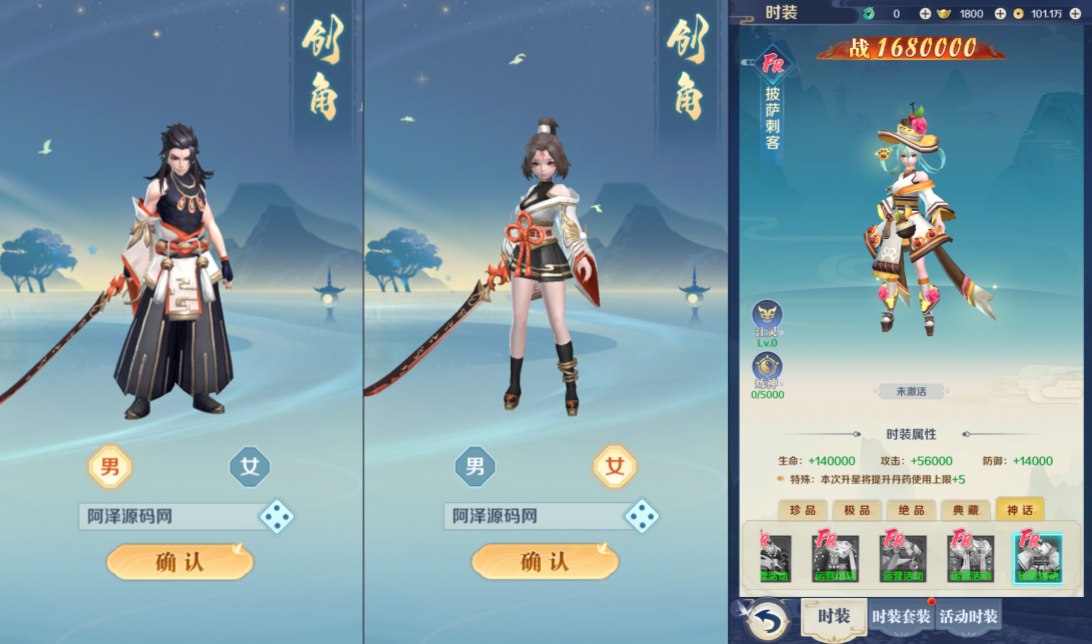Select the 绝品 rarity tab

pos(911,510)
